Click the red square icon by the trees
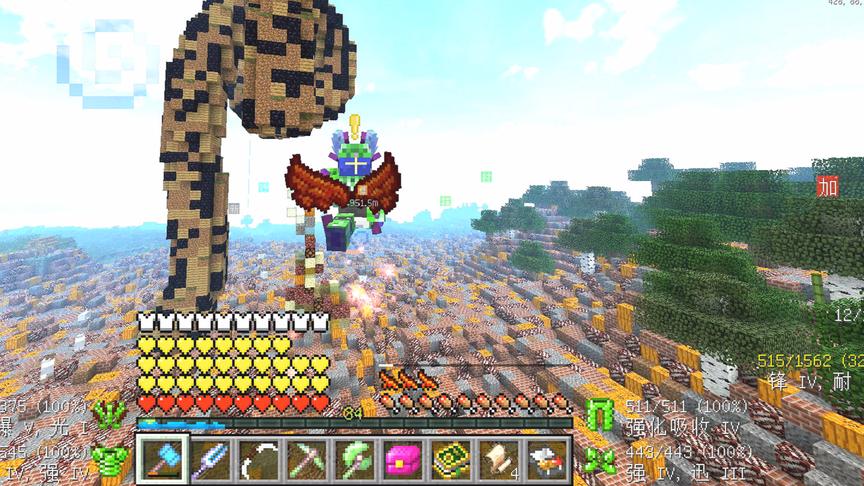864x486 pixels. tap(828, 186)
